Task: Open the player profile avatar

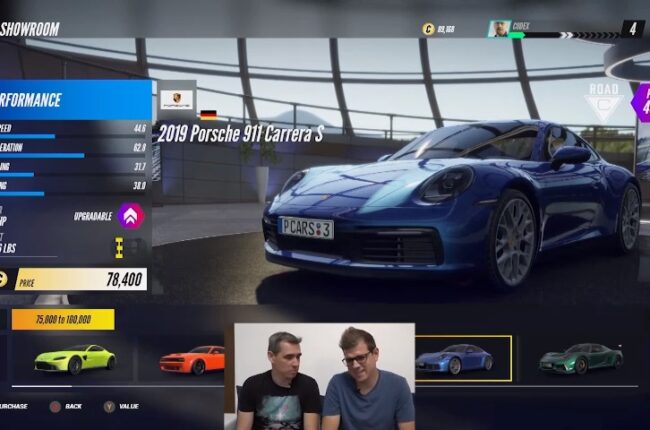Action: (498, 29)
